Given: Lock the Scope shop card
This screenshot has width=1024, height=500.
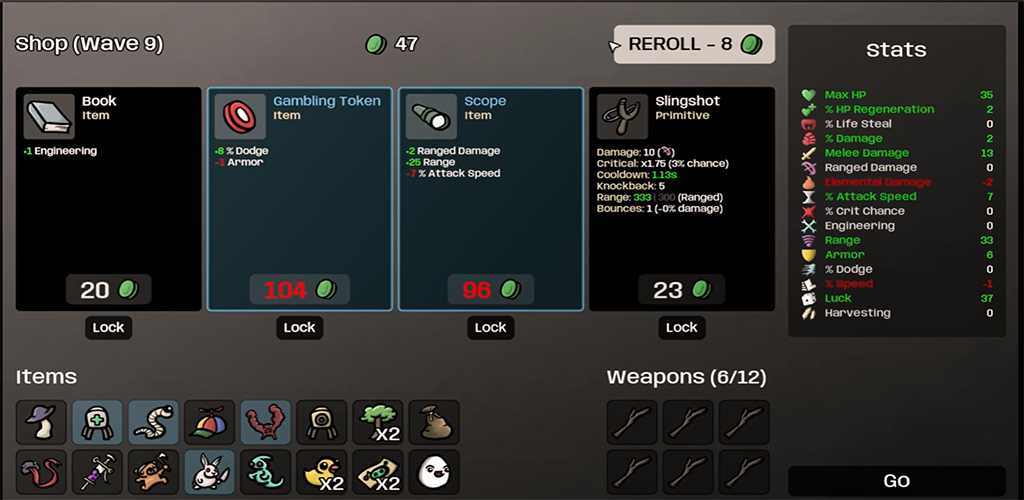Looking at the screenshot, I should (x=490, y=327).
